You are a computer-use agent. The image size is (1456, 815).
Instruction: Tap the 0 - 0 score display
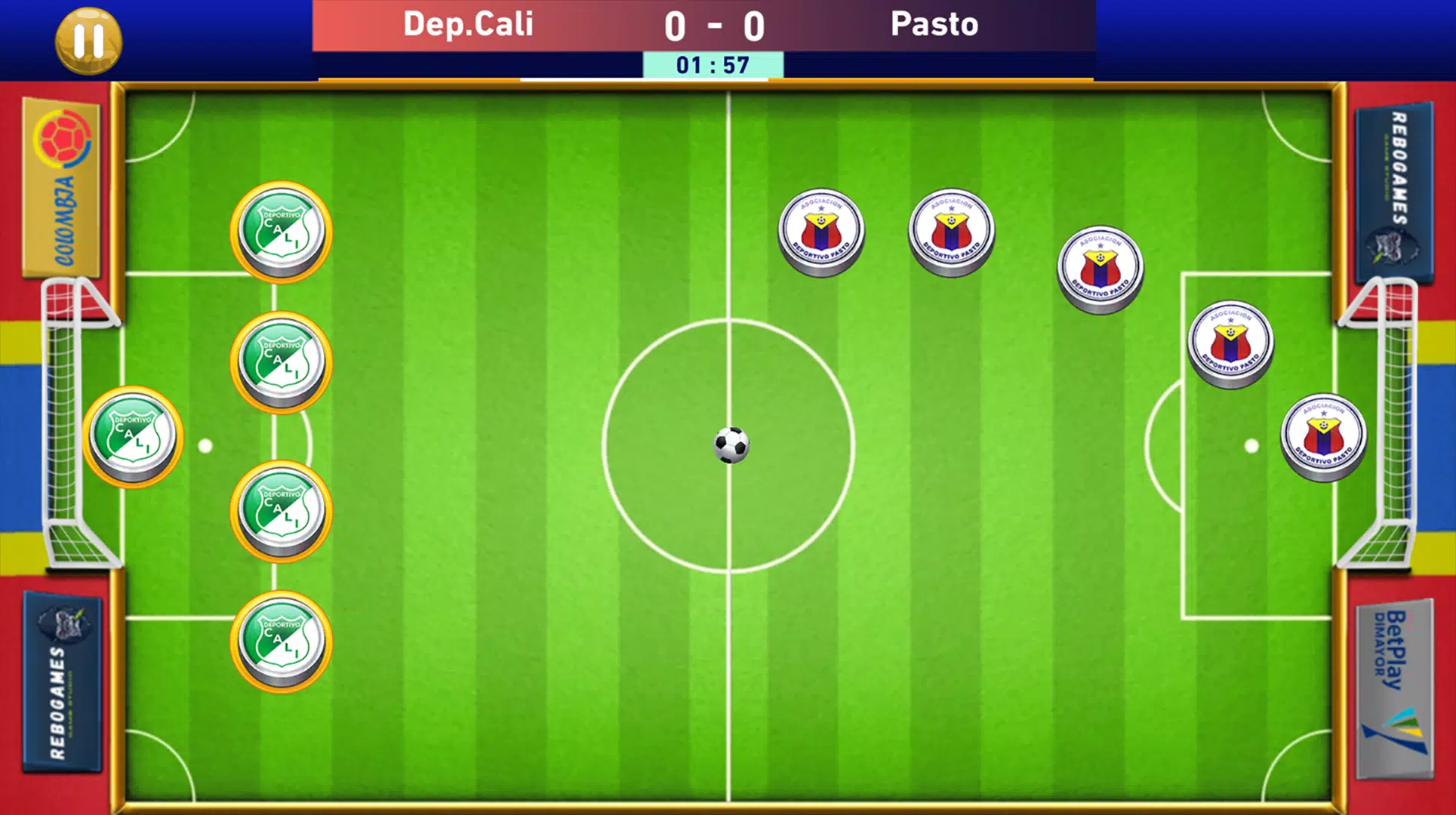[x=713, y=26]
